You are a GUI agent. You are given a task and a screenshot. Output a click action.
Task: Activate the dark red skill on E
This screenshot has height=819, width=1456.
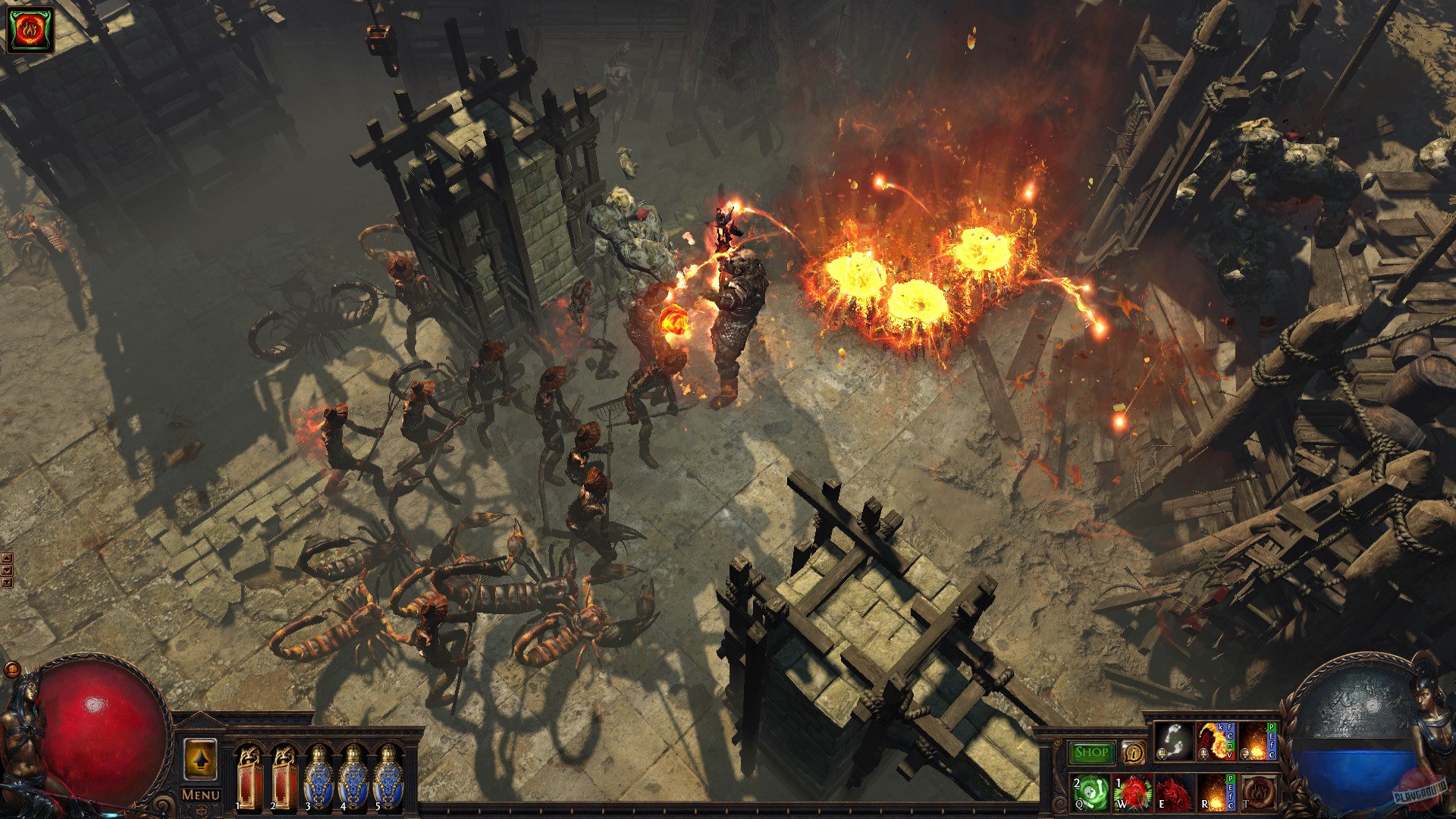click(1173, 792)
